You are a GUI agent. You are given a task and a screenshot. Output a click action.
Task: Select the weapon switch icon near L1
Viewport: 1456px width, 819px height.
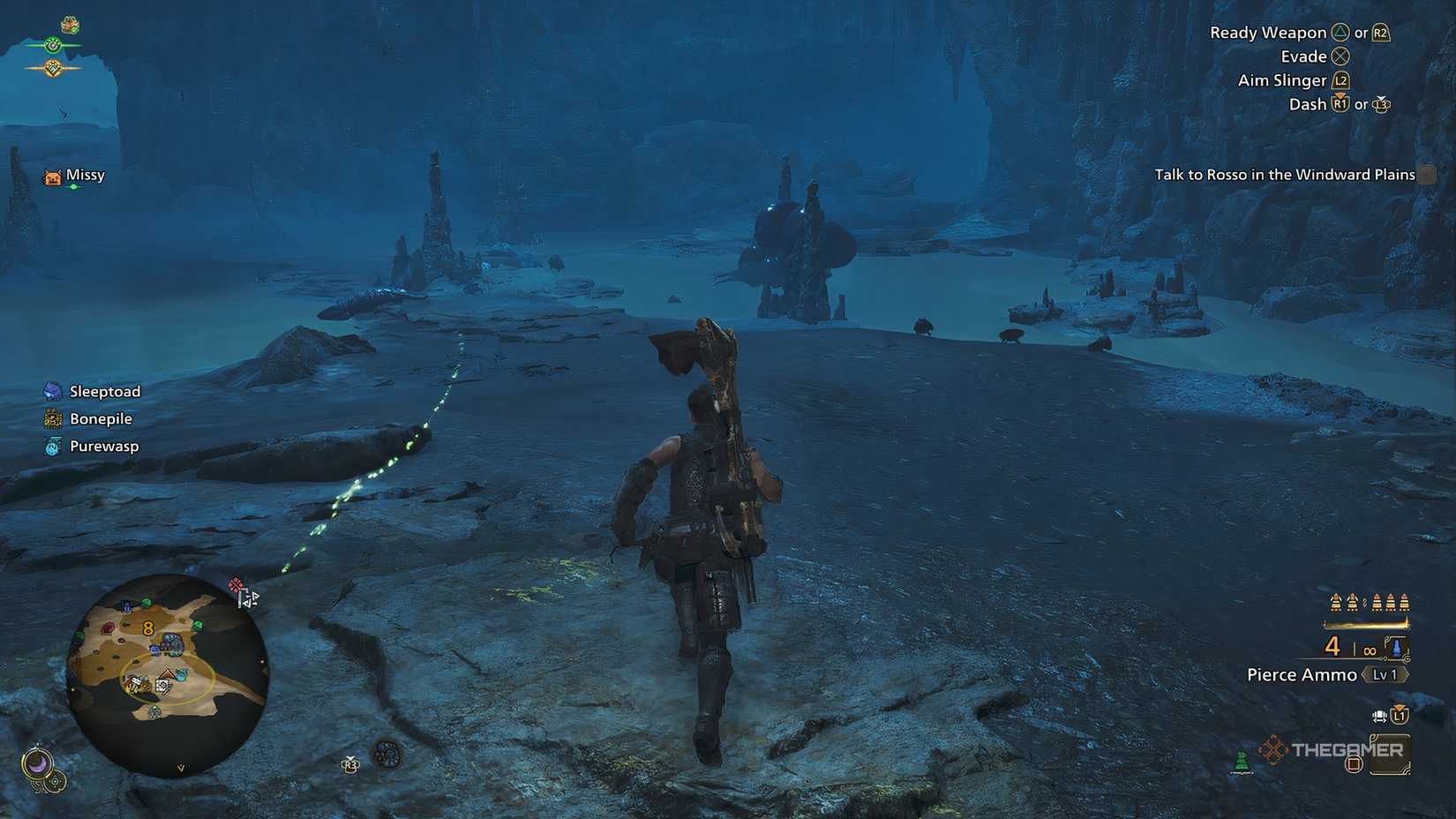pyautogui.click(x=1378, y=716)
